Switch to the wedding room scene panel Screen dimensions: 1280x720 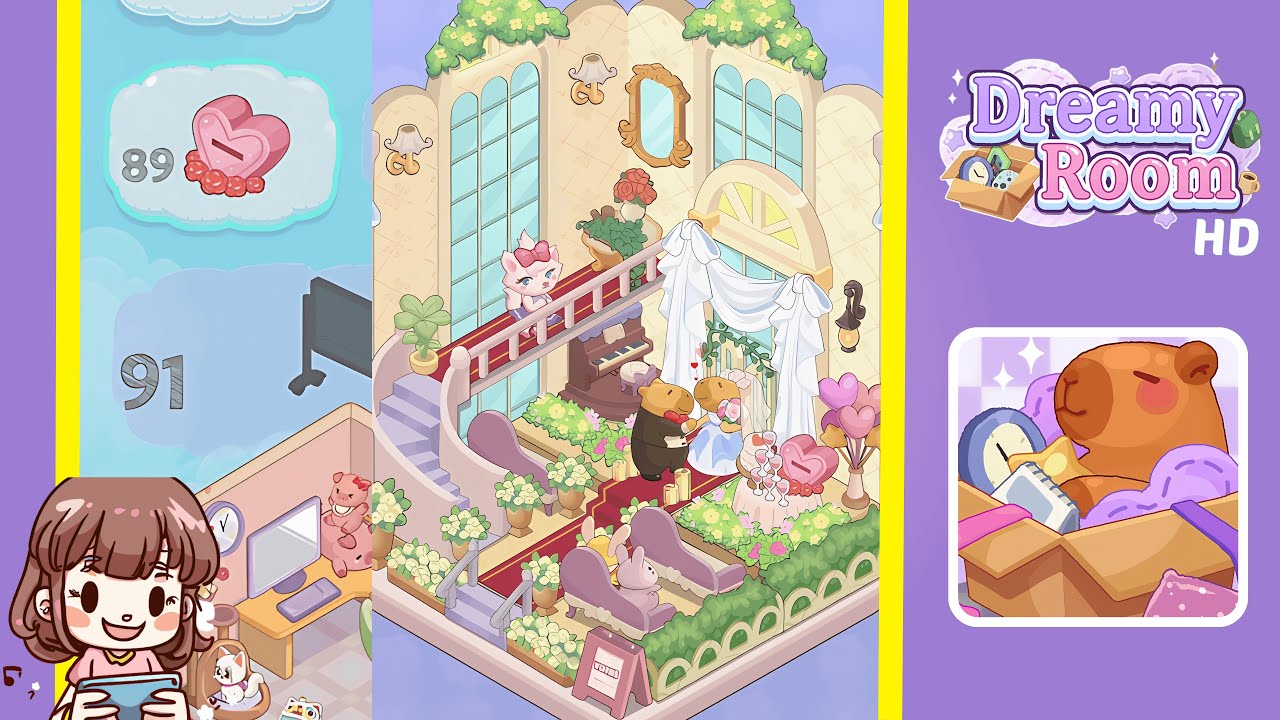pyautogui.click(x=630, y=360)
